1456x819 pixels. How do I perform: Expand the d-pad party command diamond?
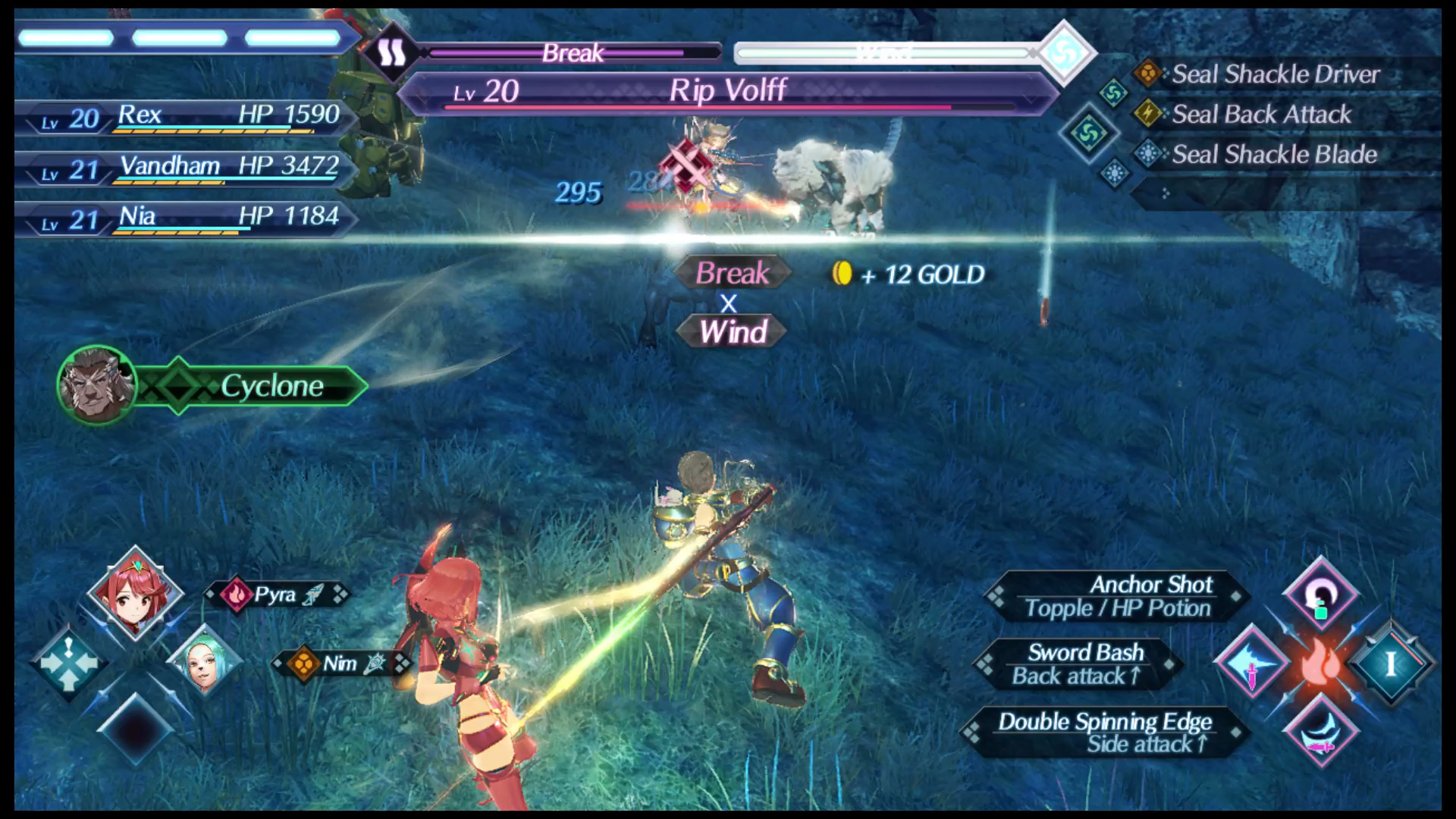click(x=68, y=663)
